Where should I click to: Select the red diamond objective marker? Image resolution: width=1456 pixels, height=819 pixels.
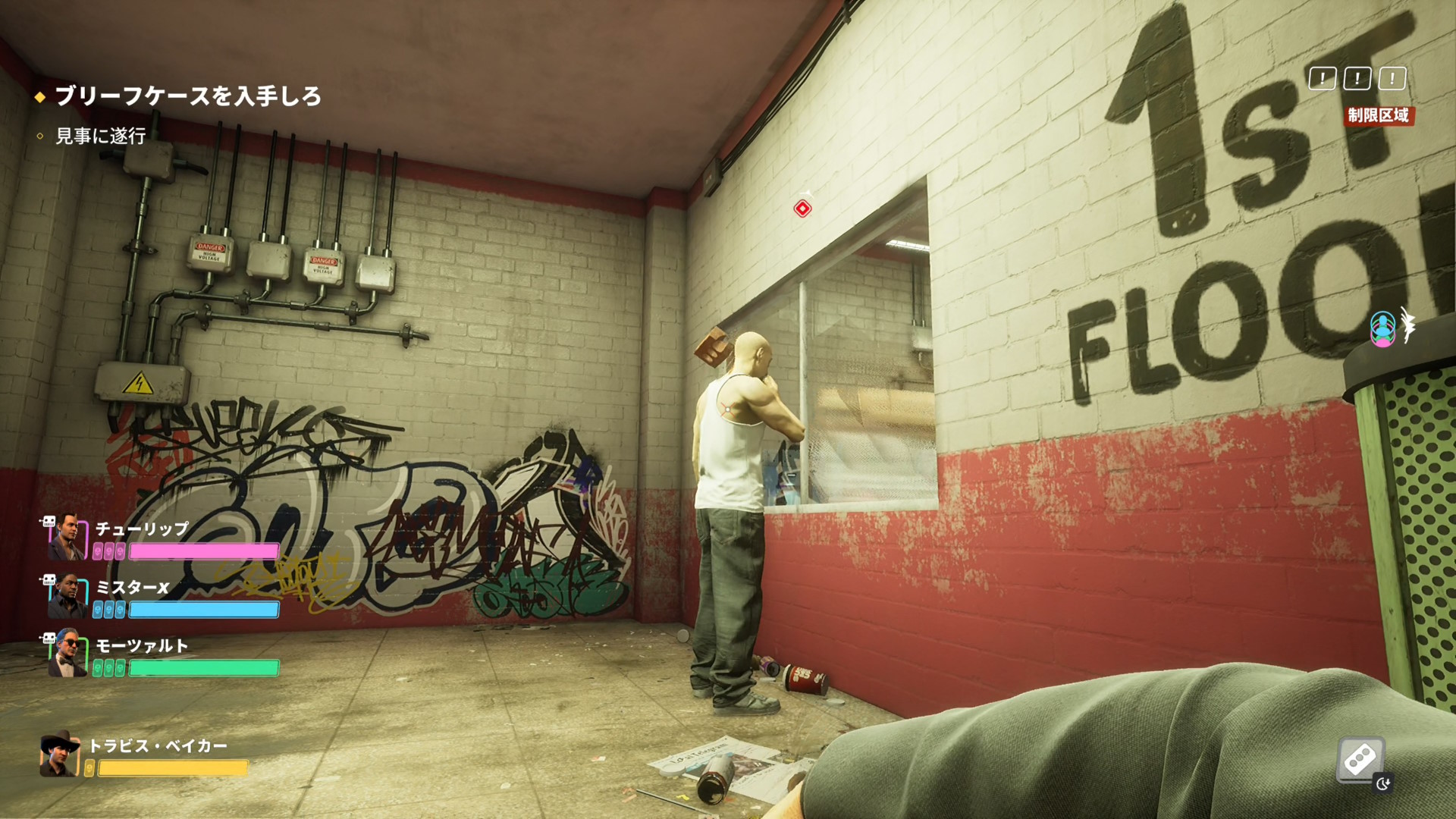(x=802, y=209)
